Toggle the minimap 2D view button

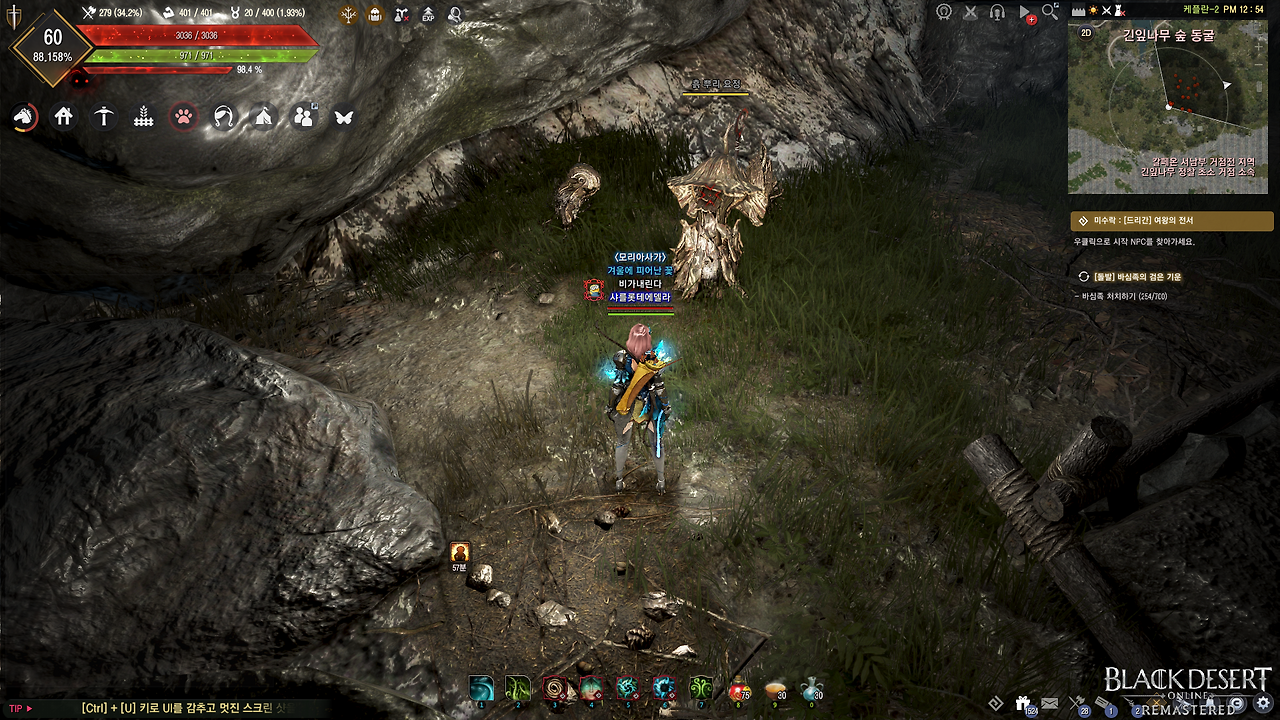click(x=1087, y=32)
